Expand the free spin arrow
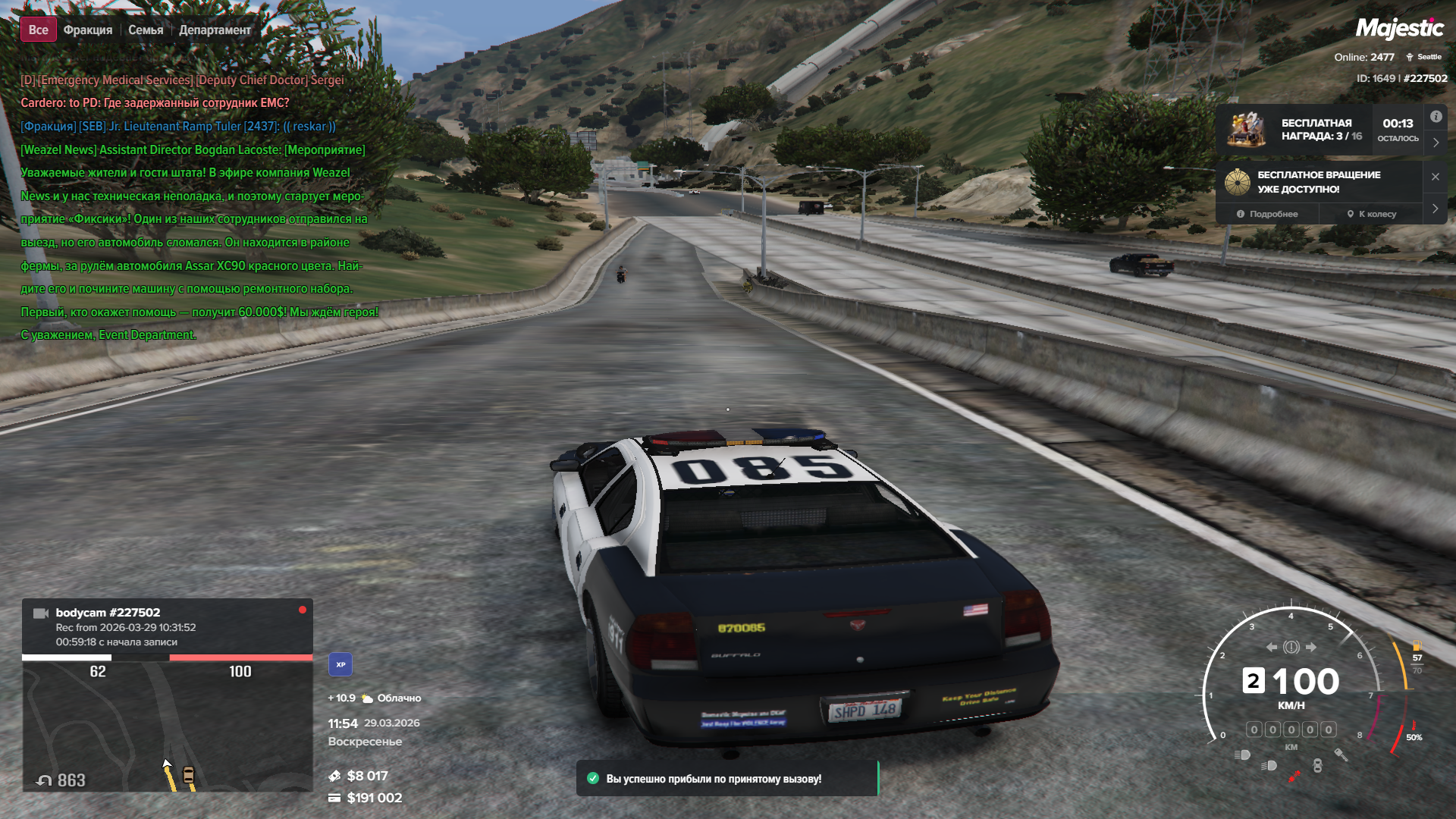Screen dimensions: 1456x819 [x=1436, y=209]
